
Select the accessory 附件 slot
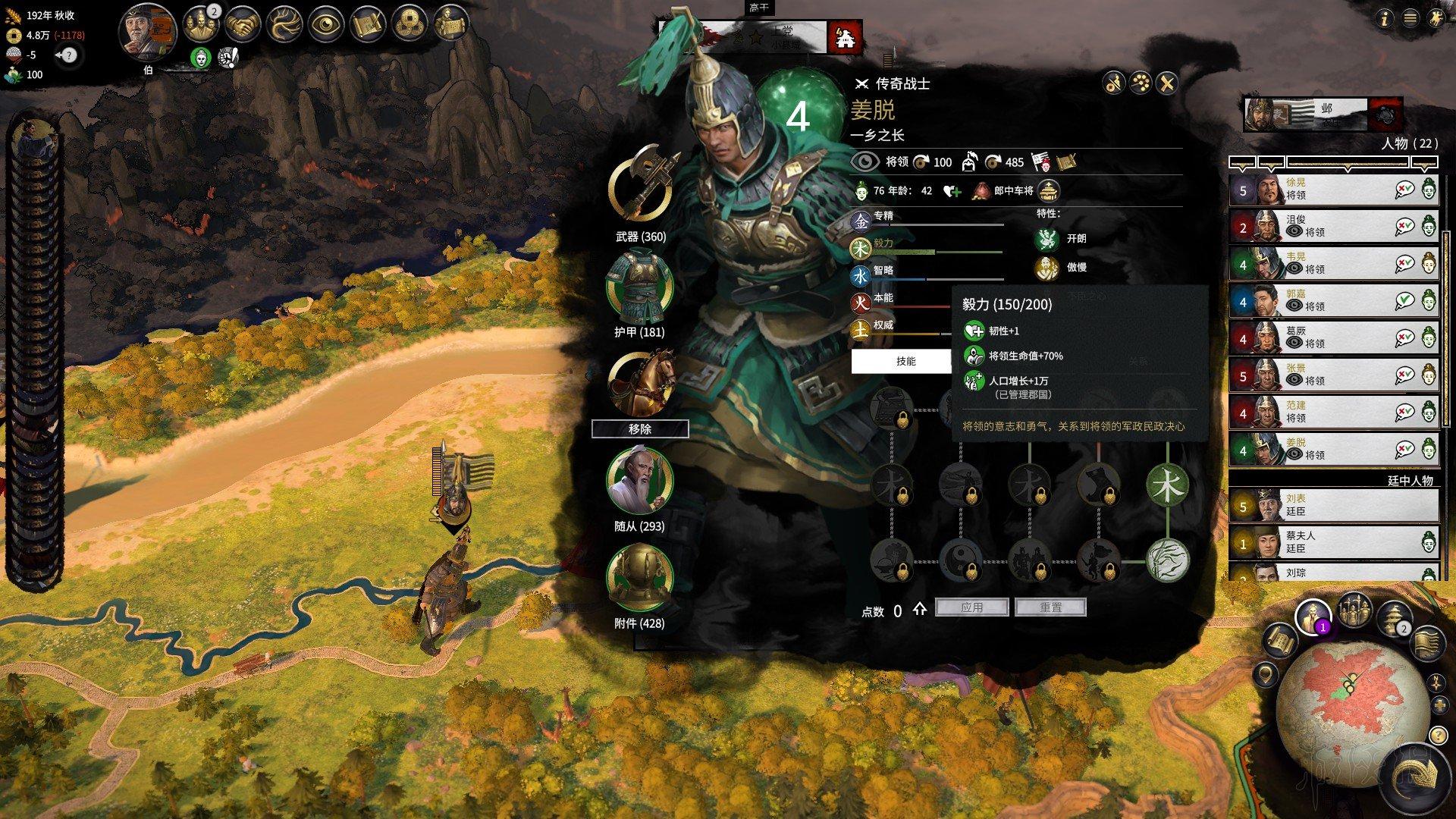click(x=639, y=578)
